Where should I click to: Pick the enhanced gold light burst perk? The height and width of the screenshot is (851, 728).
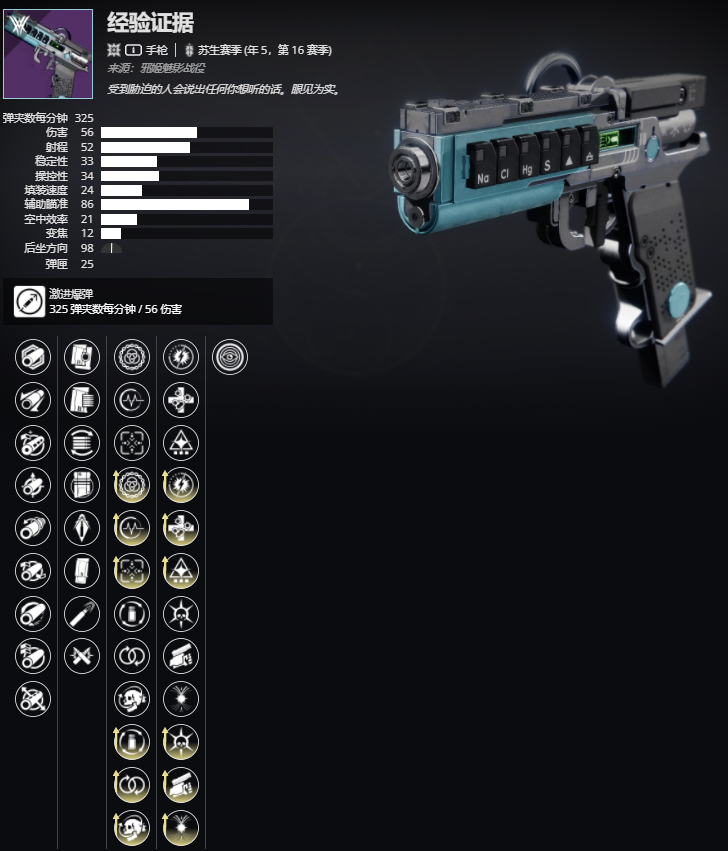181,827
